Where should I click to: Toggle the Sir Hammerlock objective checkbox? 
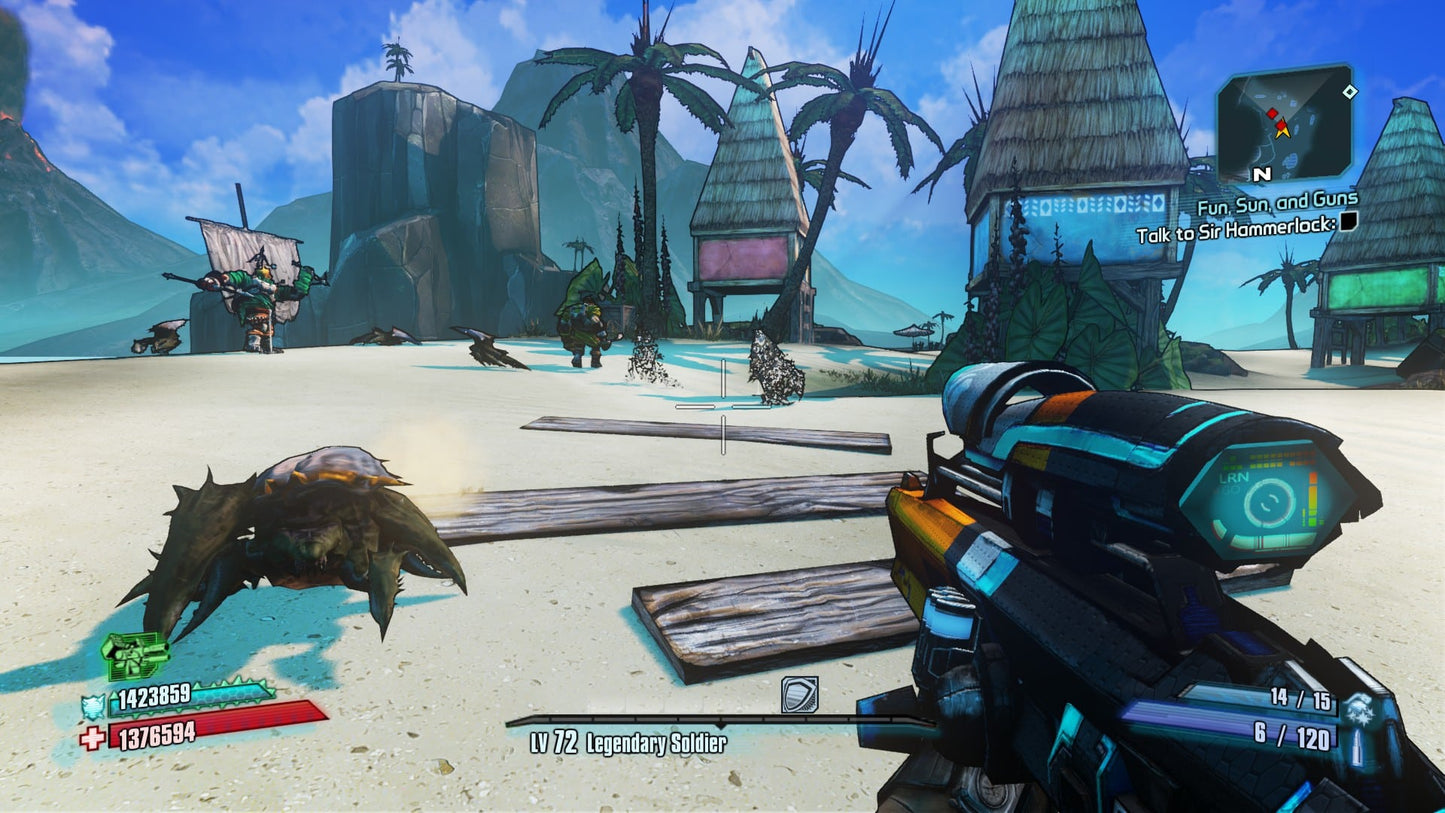[x=1348, y=224]
